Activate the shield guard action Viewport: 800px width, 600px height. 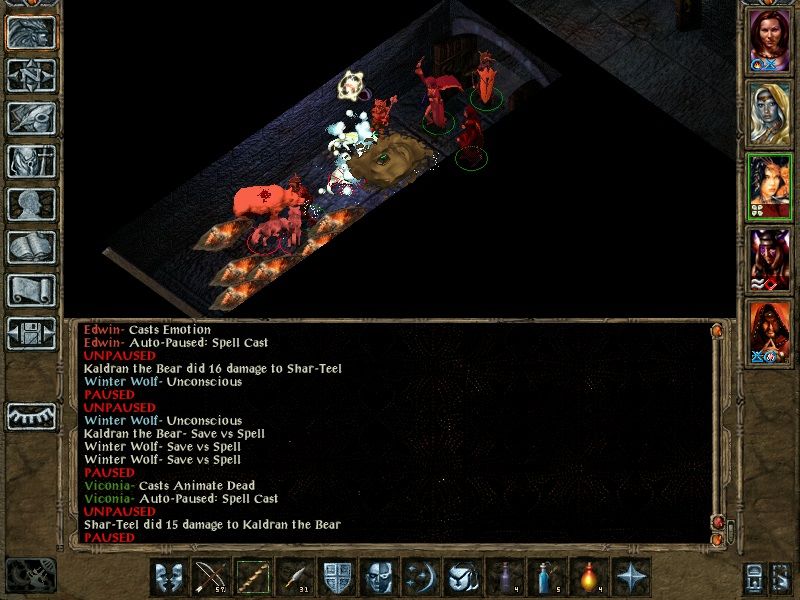[x=336, y=578]
